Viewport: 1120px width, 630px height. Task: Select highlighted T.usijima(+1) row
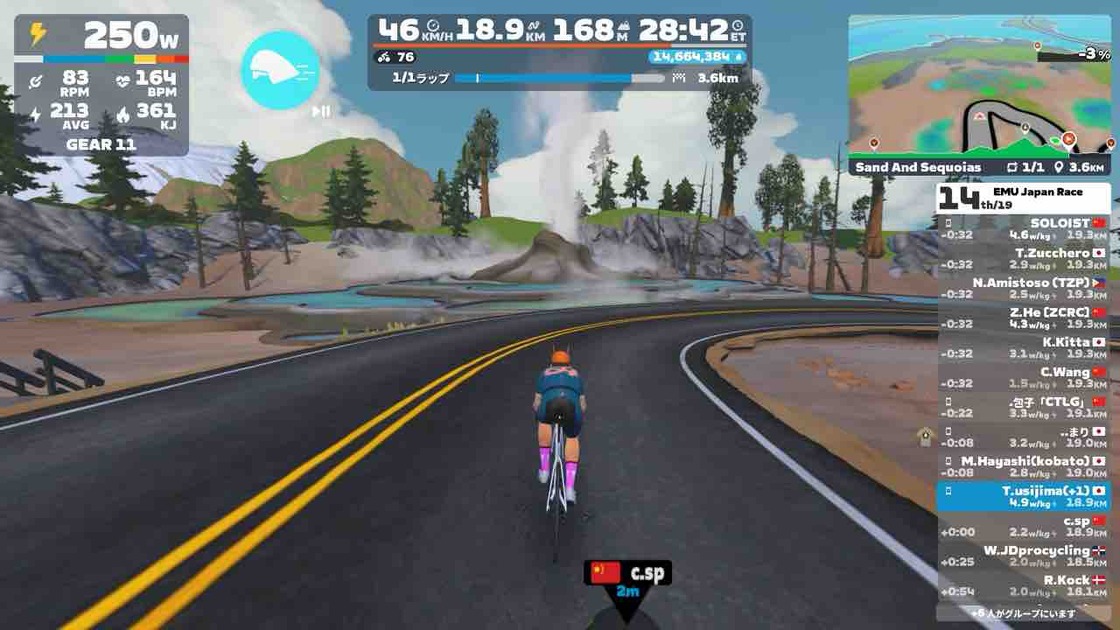click(1023, 497)
